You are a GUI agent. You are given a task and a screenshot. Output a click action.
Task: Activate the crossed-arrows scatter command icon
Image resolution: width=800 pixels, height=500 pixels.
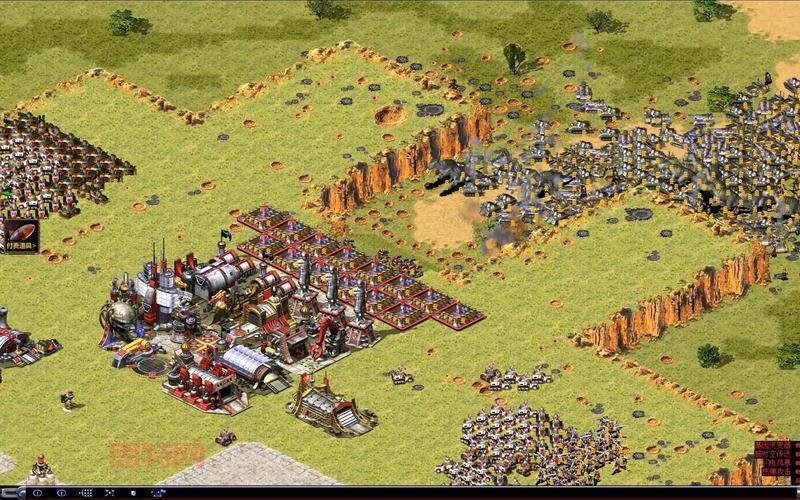(109, 493)
